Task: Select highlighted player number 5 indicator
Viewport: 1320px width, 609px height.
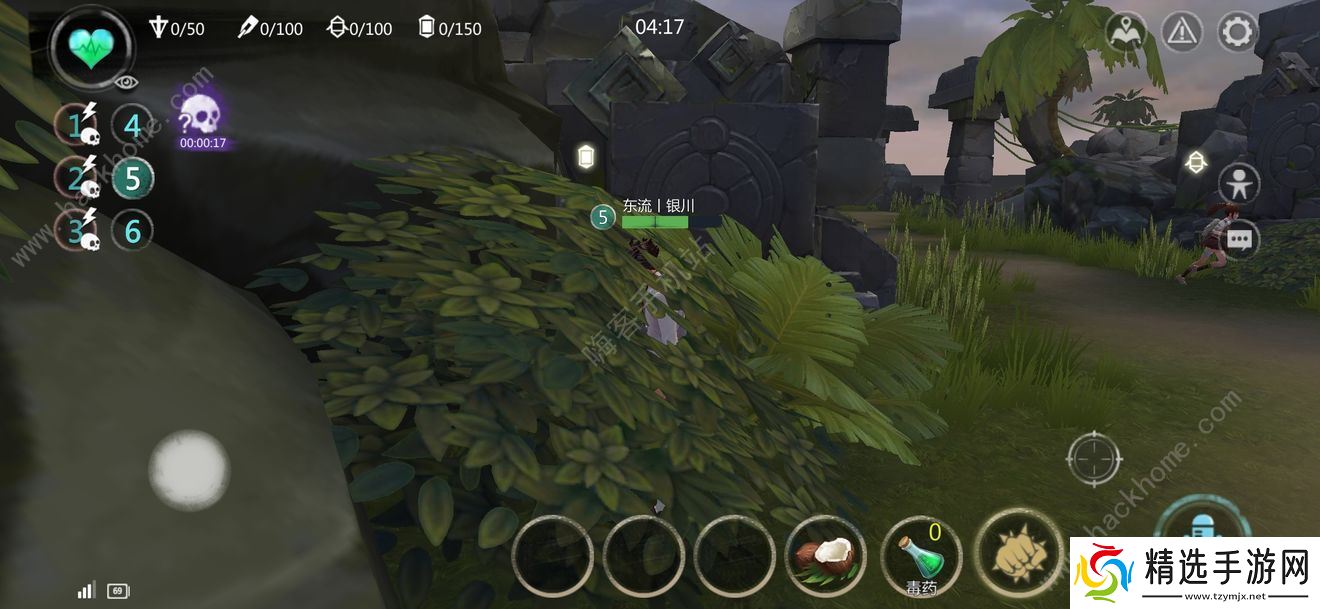Action: coord(132,179)
